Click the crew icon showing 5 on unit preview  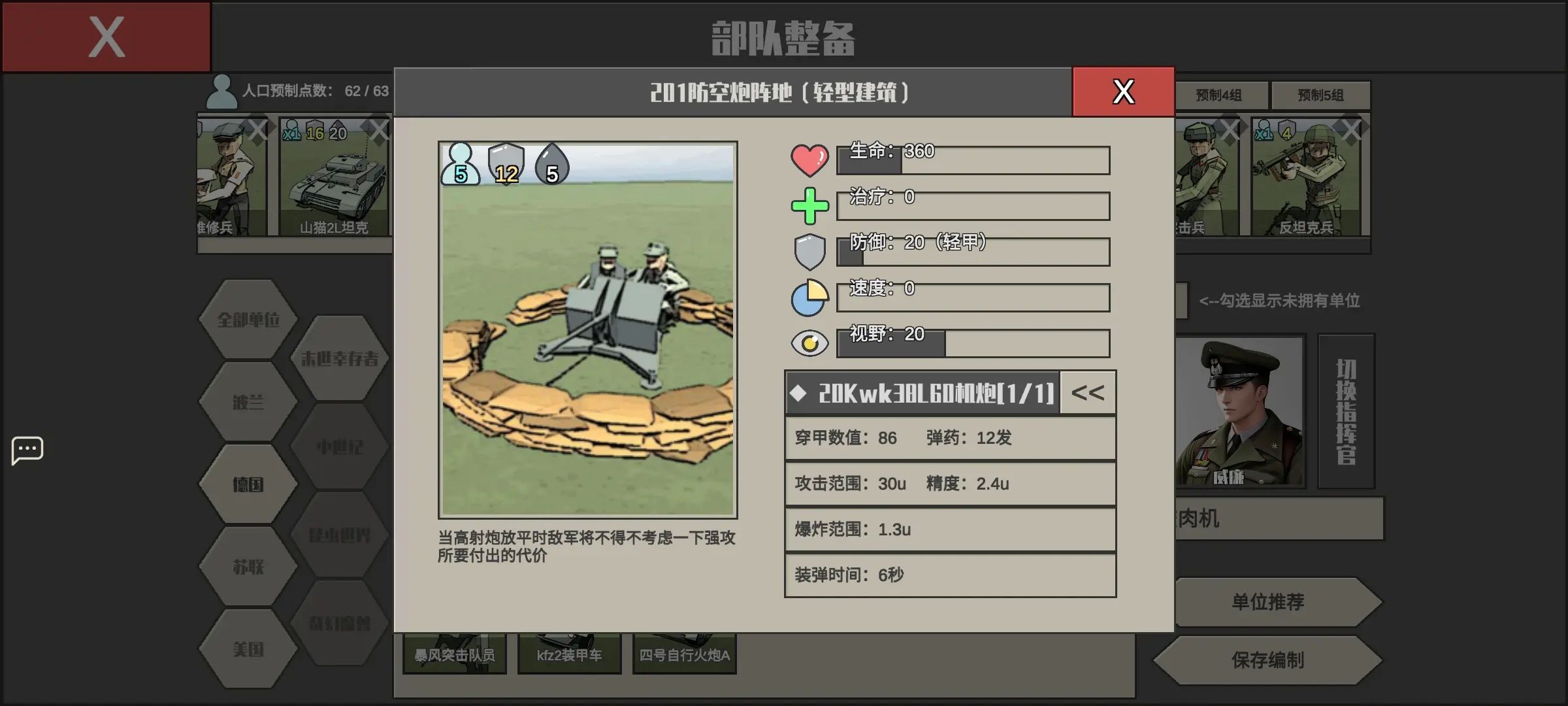tap(461, 165)
